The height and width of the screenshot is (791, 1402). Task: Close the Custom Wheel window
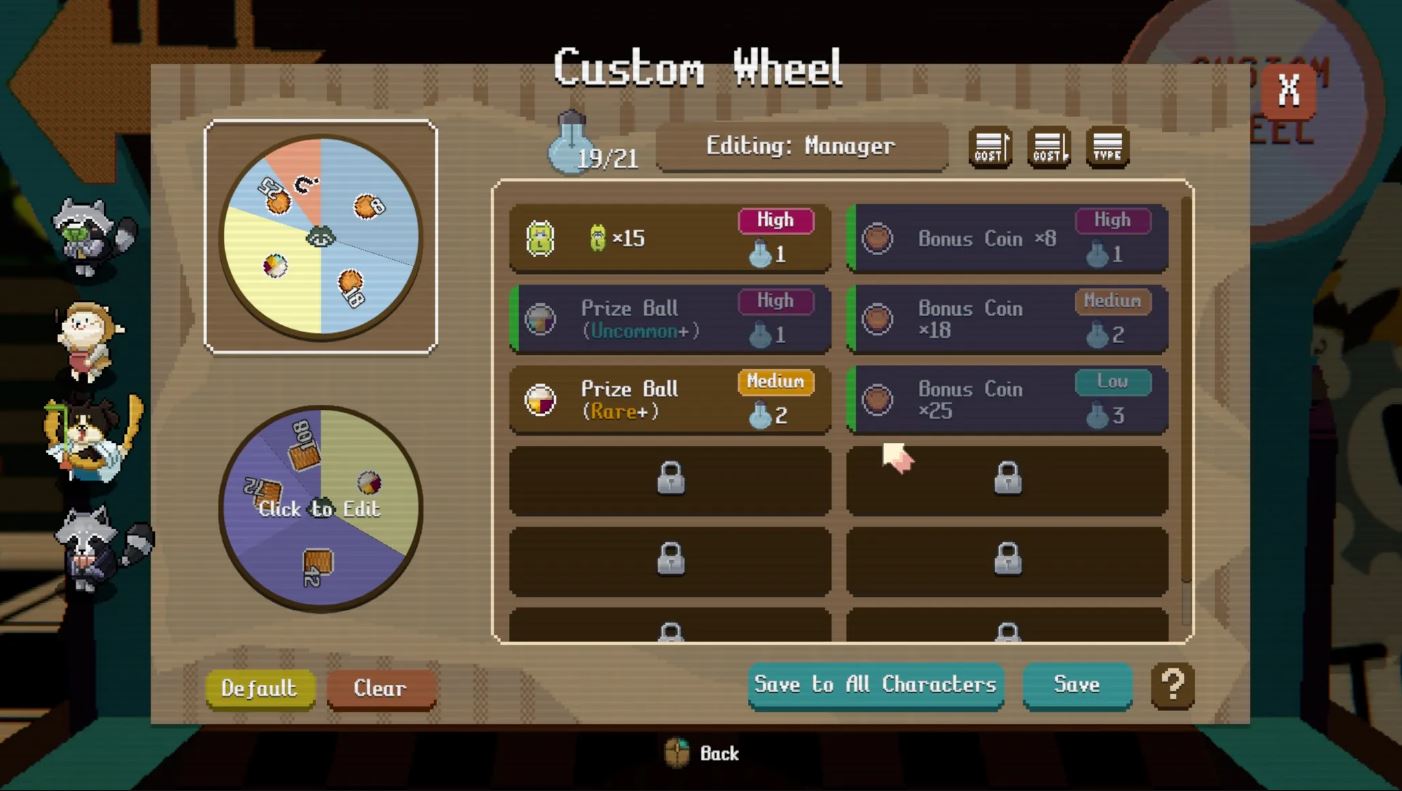[1288, 91]
